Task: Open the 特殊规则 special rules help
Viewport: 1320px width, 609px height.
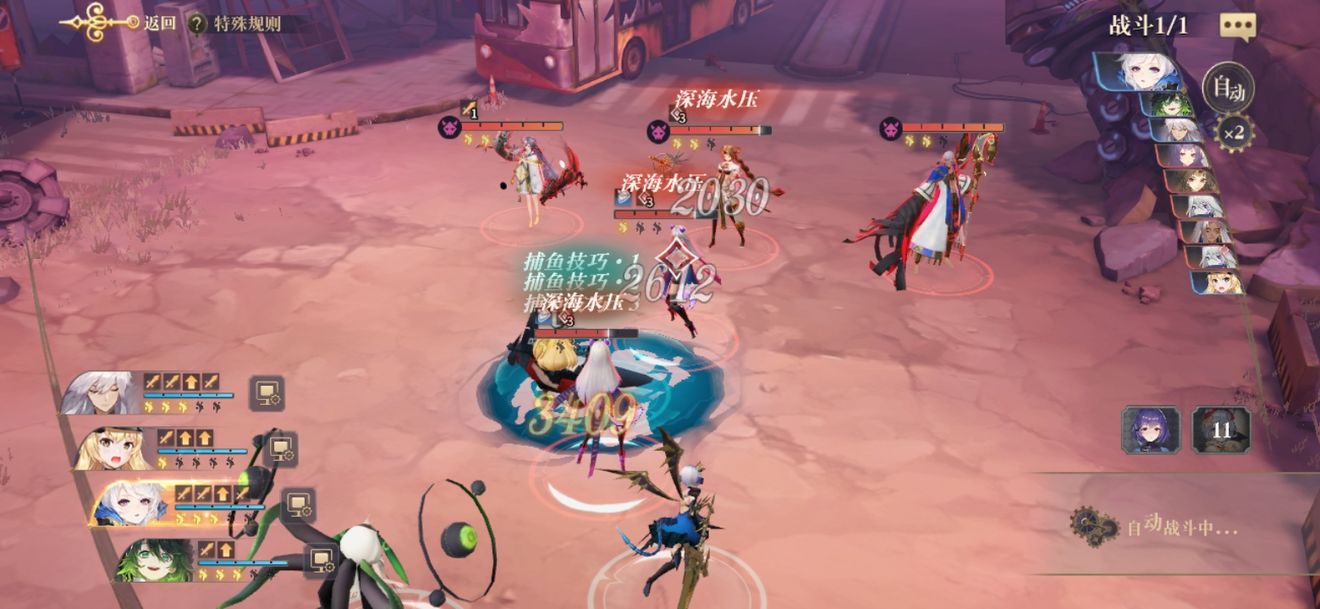Action: tap(236, 23)
